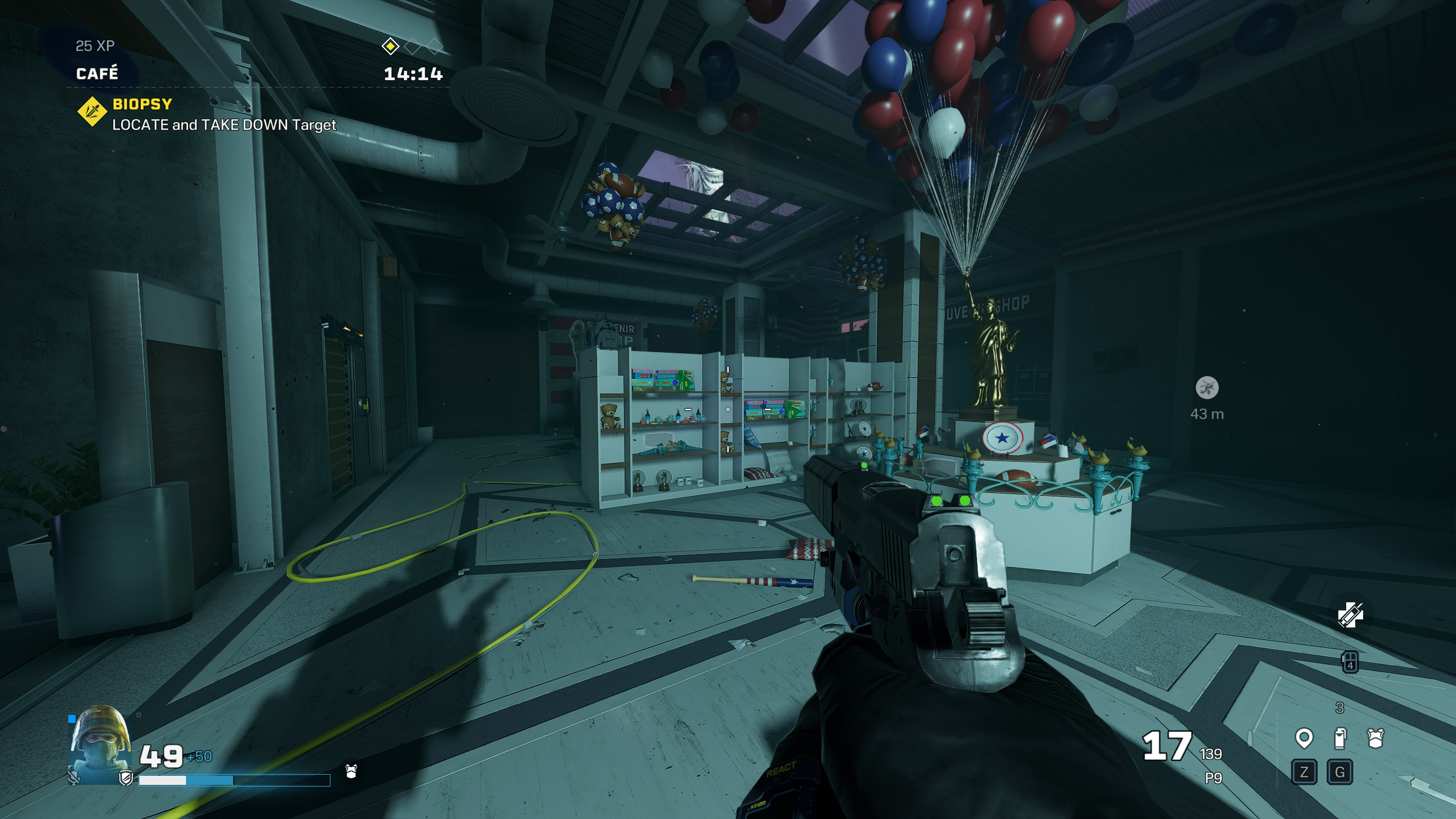Click the 25 XP reward notification
The height and width of the screenshot is (819, 1456).
[94, 45]
